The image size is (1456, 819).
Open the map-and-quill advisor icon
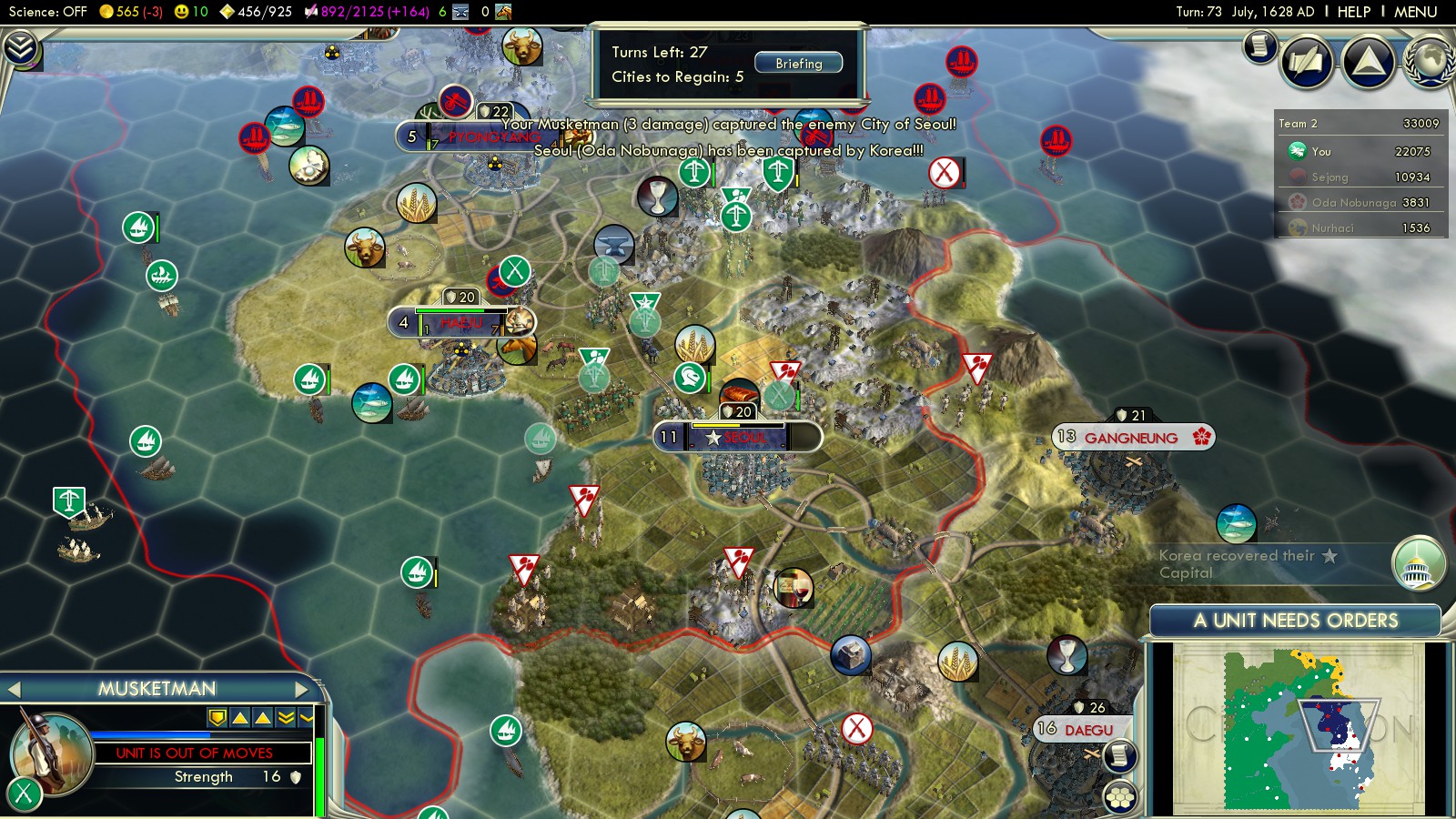(1307, 62)
